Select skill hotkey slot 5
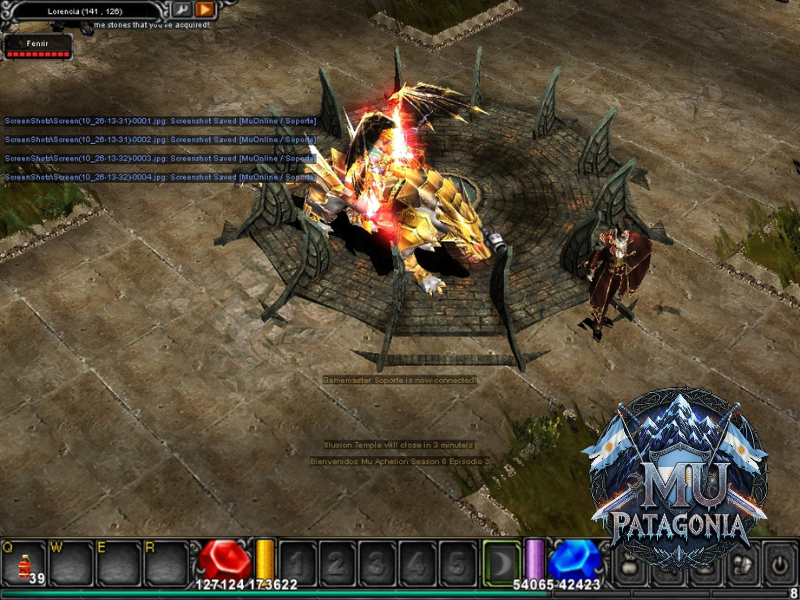 [x=457, y=562]
